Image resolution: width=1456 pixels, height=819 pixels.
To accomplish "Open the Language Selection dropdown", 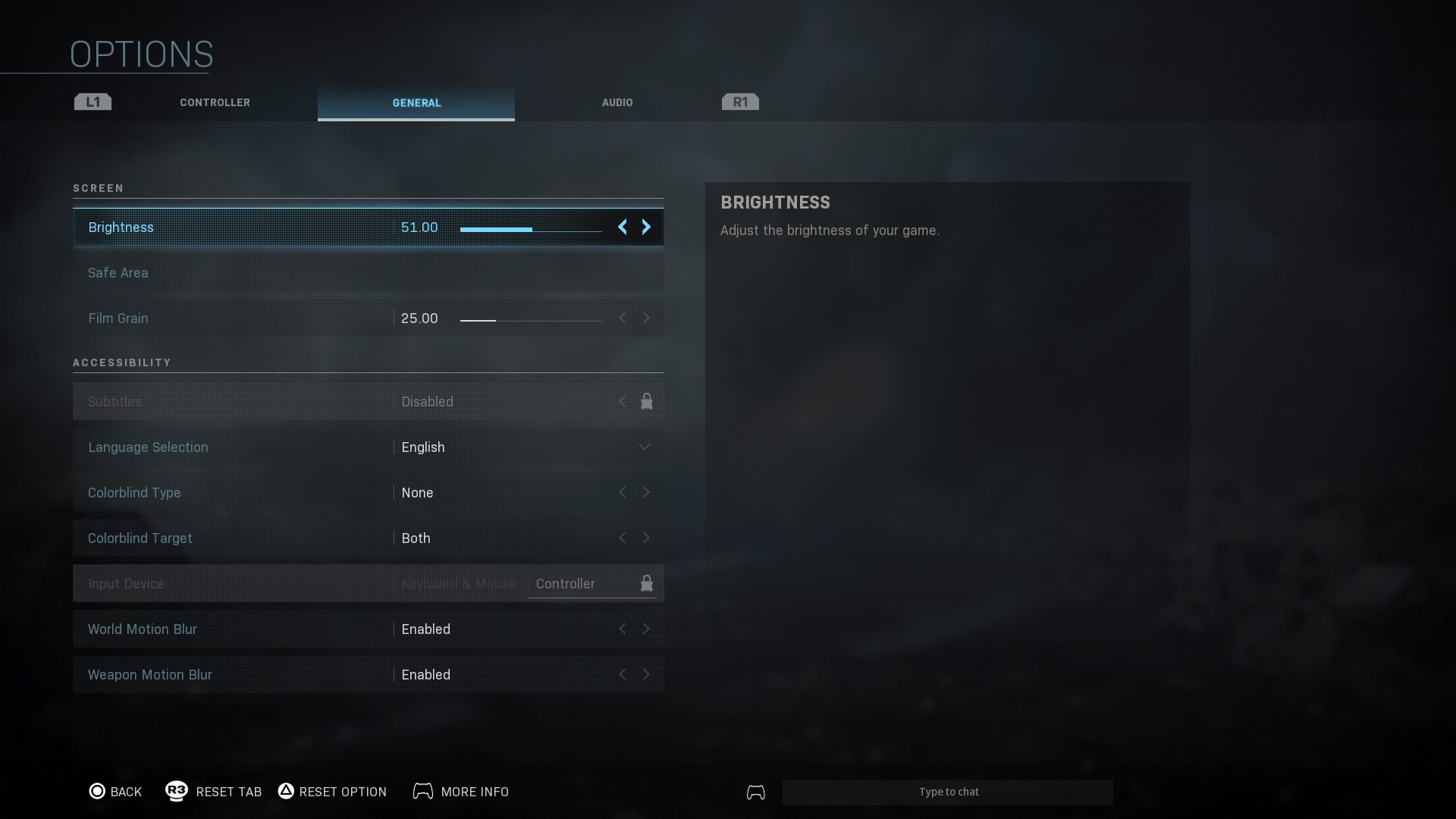I will (x=644, y=447).
